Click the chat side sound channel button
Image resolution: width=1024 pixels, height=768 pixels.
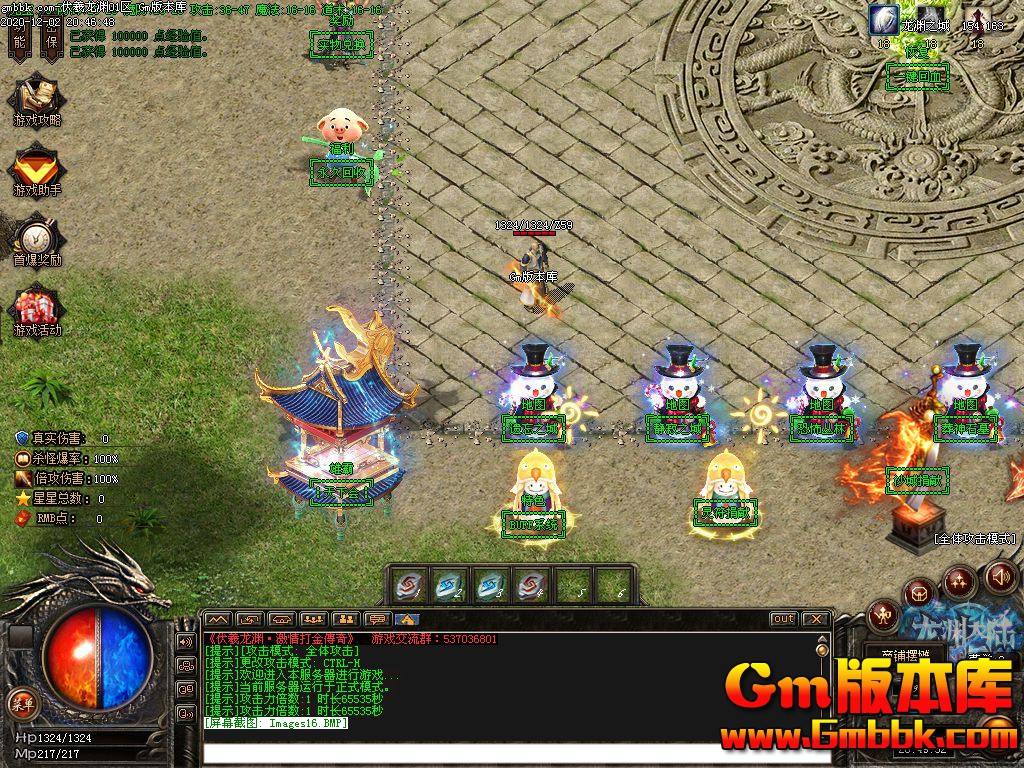click(x=186, y=641)
